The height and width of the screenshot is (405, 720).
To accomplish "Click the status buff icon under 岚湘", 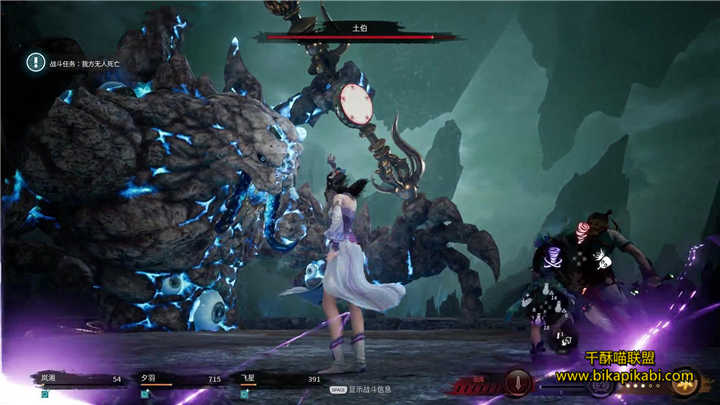I will point(45,394).
